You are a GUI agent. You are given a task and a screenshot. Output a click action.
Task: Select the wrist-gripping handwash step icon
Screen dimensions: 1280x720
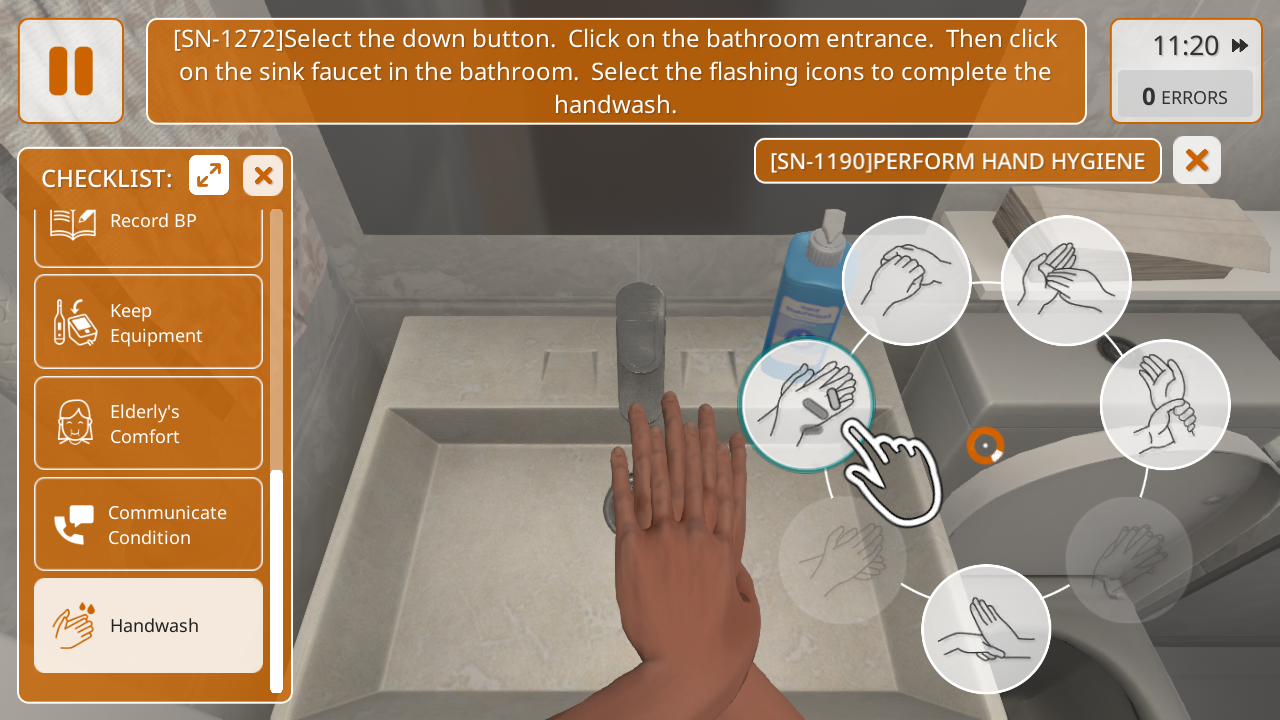click(x=1164, y=404)
